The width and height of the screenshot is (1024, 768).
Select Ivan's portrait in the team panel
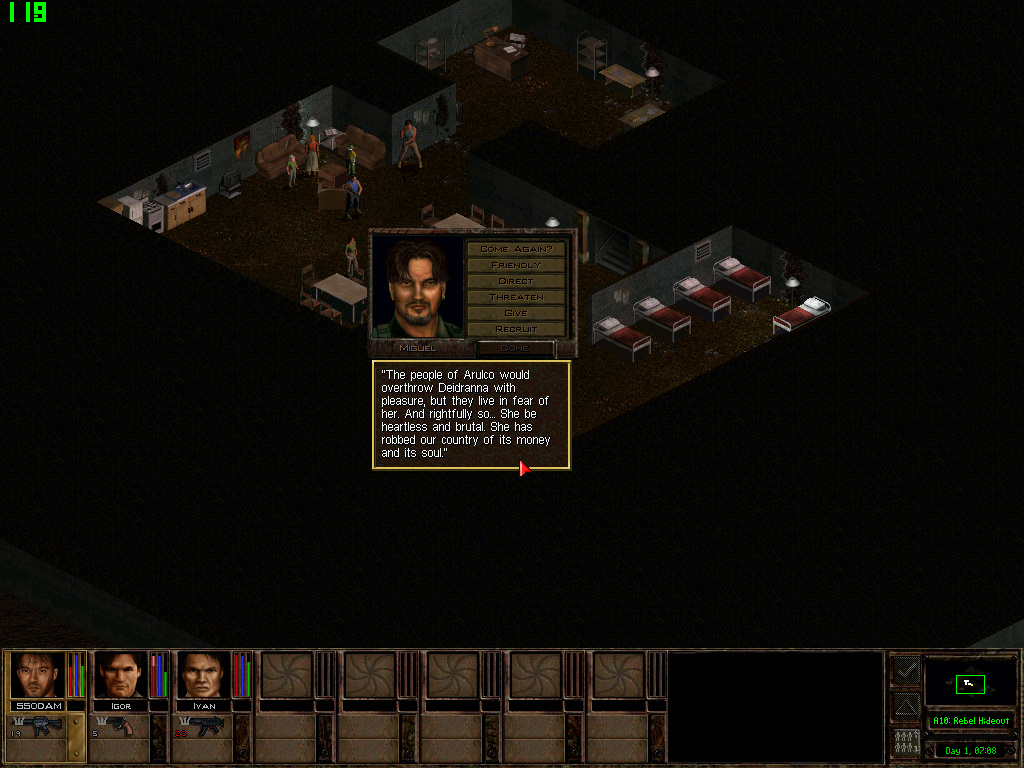coord(205,675)
